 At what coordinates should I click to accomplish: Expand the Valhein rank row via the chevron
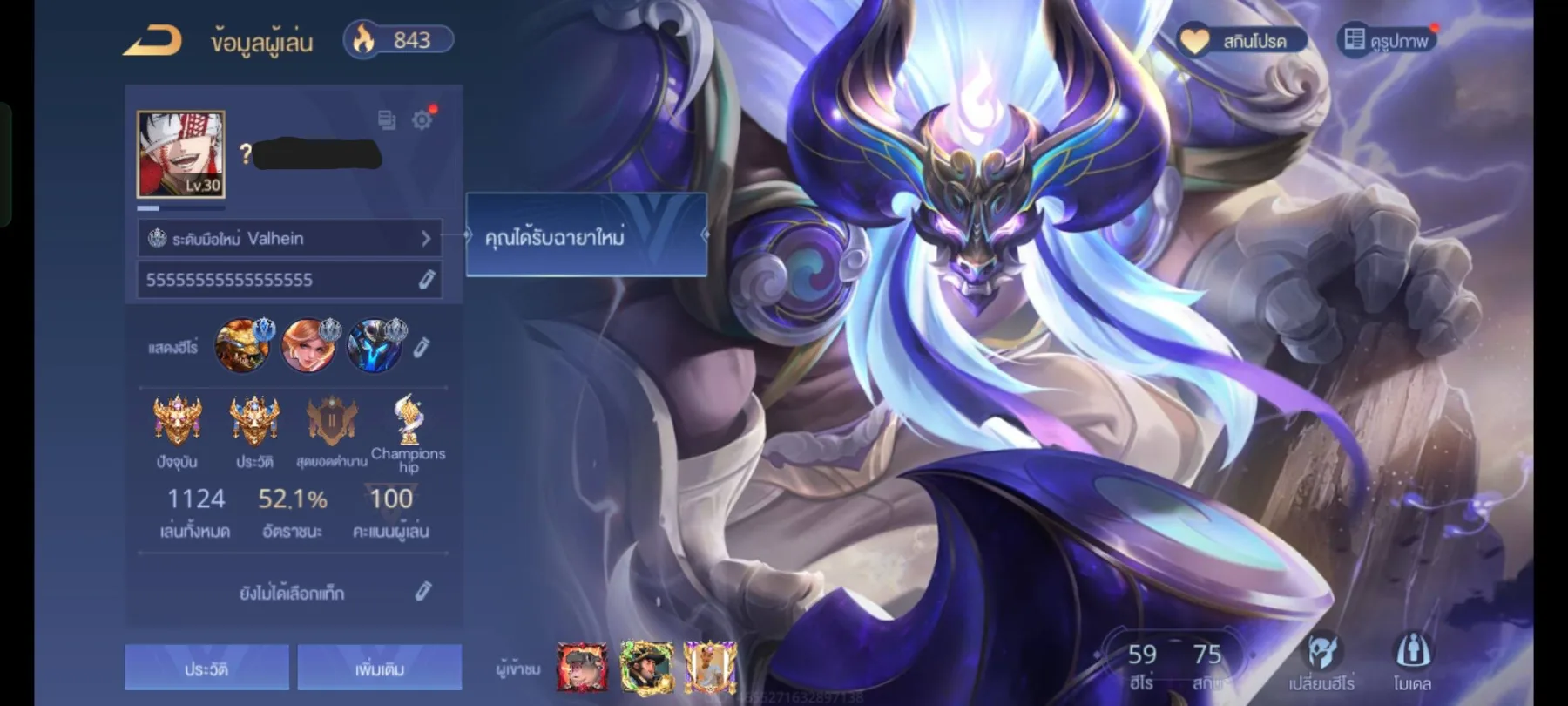click(x=426, y=239)
